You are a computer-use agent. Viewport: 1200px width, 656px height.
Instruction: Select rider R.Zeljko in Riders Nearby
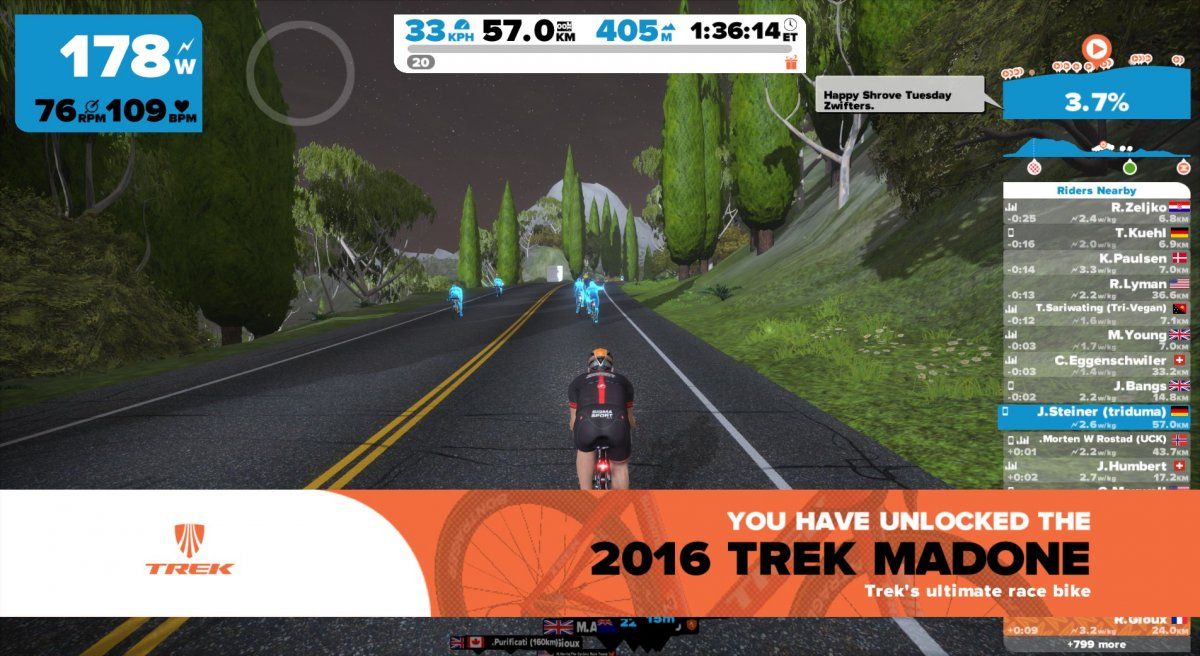tap(1096, 211)
